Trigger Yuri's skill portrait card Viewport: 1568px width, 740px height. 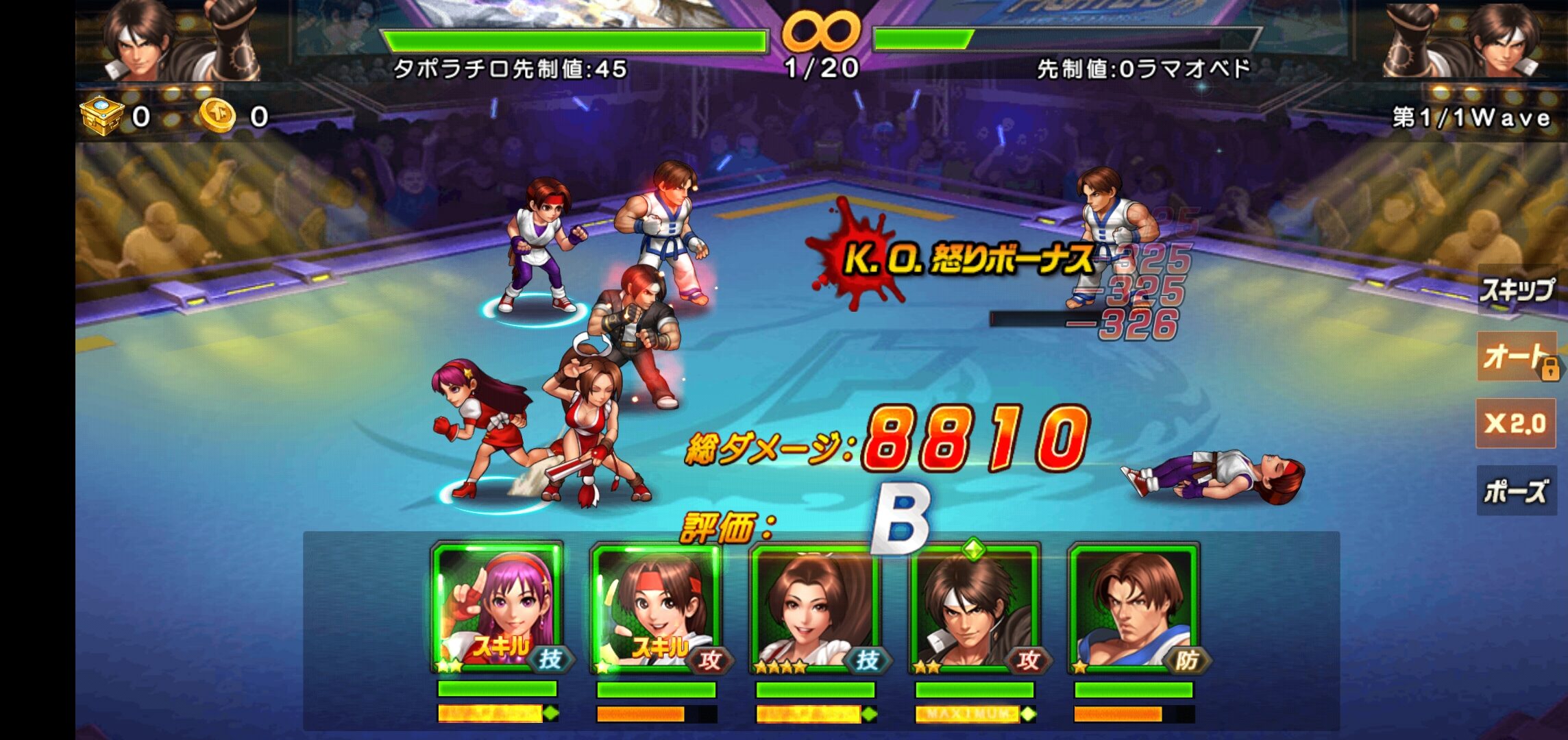point(657,608)
